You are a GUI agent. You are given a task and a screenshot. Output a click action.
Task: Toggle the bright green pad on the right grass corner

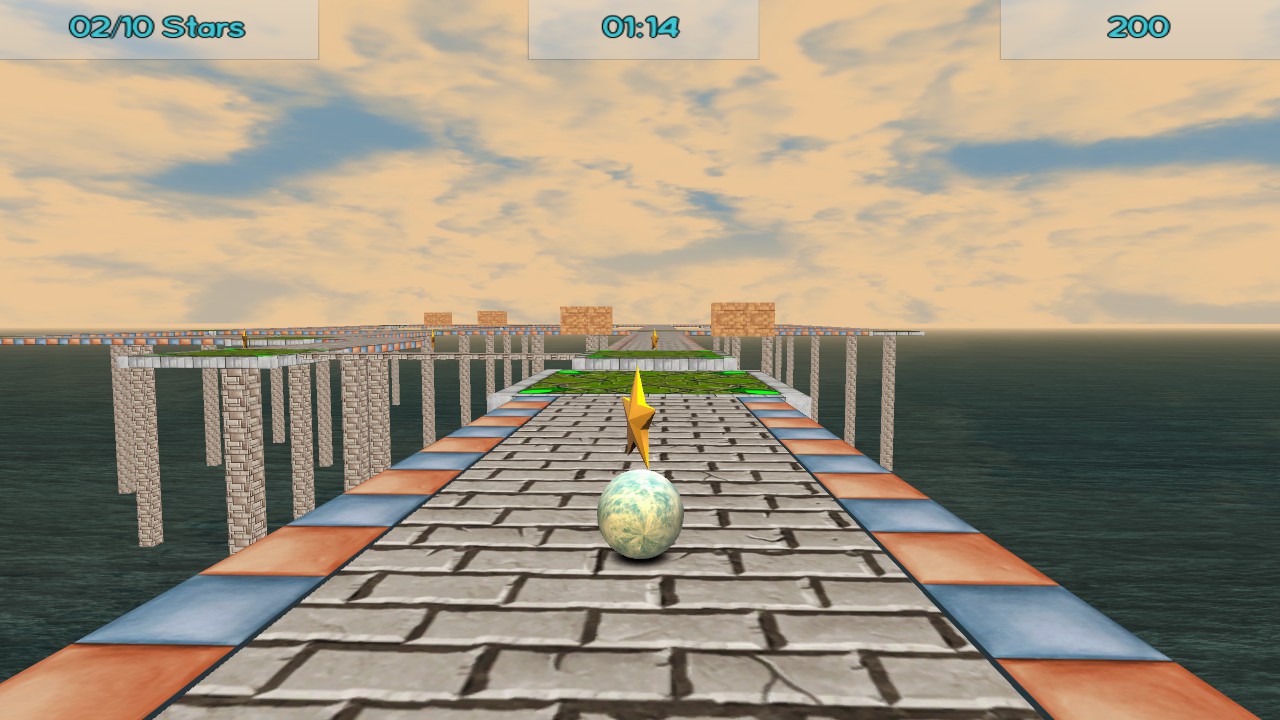759,392
